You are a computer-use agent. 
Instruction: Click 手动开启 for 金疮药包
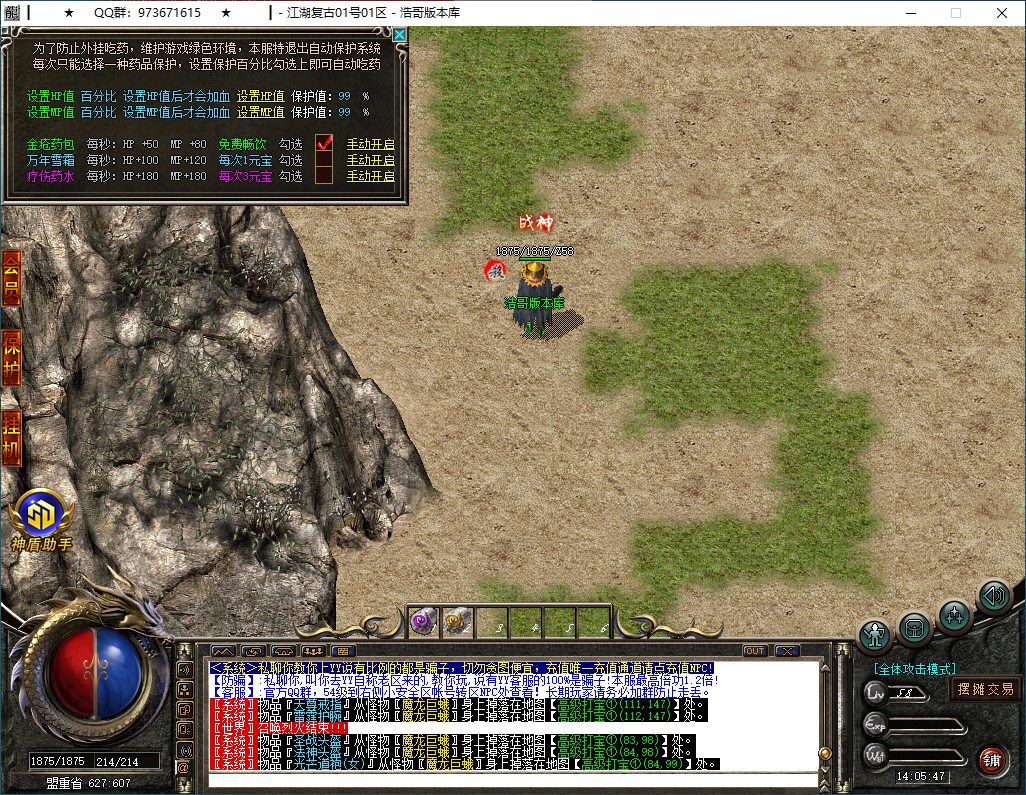pyautogui.click(x=370, y=144)
